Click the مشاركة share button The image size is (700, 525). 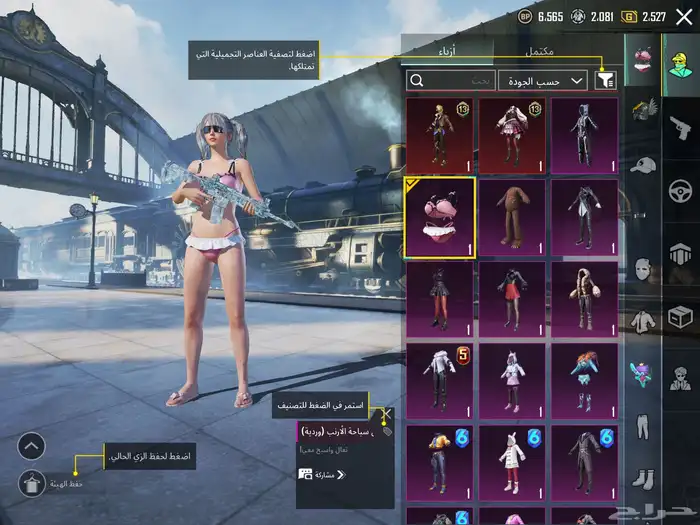[320, 474]
